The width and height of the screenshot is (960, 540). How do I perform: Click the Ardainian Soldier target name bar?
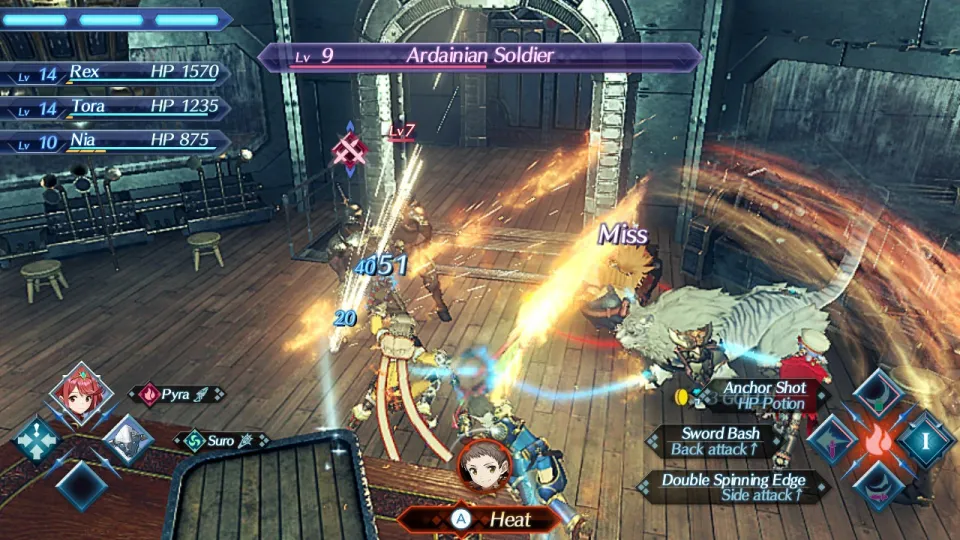(x=479, y=56)
